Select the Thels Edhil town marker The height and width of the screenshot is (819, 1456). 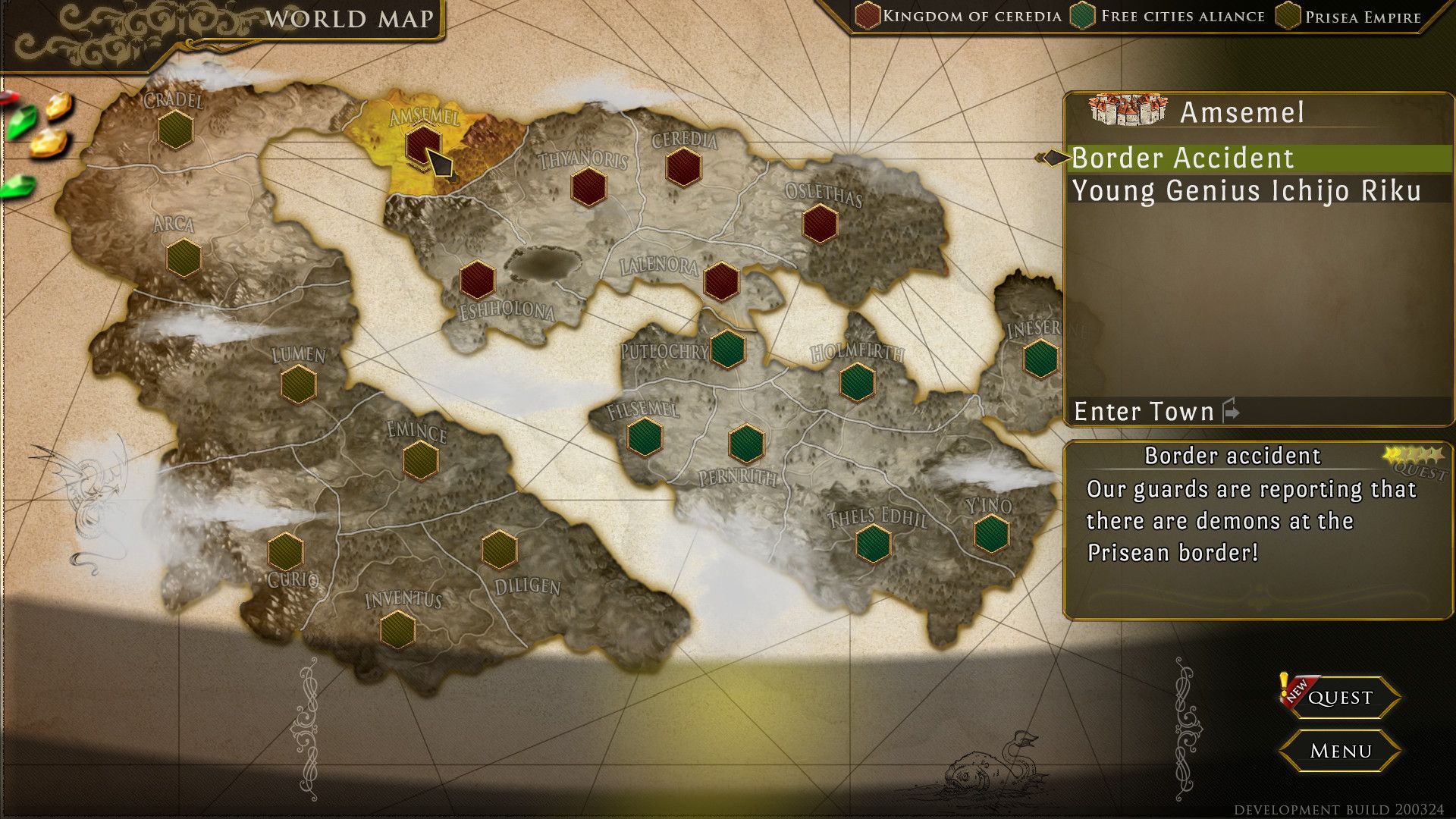(873, 543)
